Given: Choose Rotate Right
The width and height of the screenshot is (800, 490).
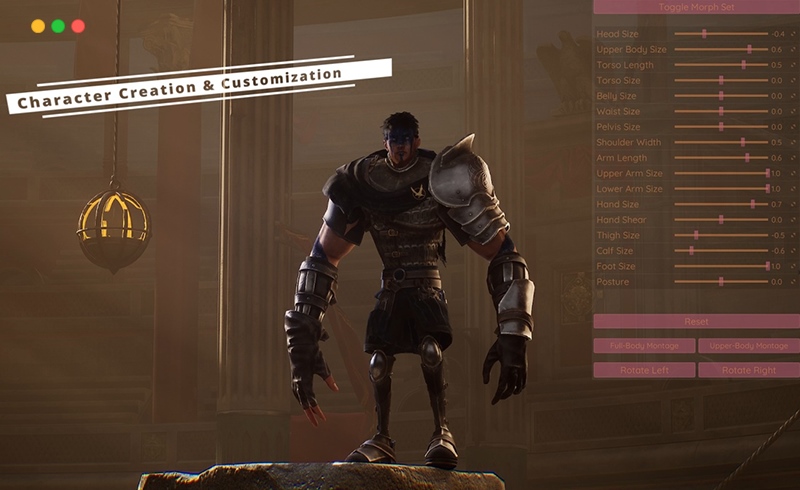Looking at the screenshot, I should (x=748, y=370).
